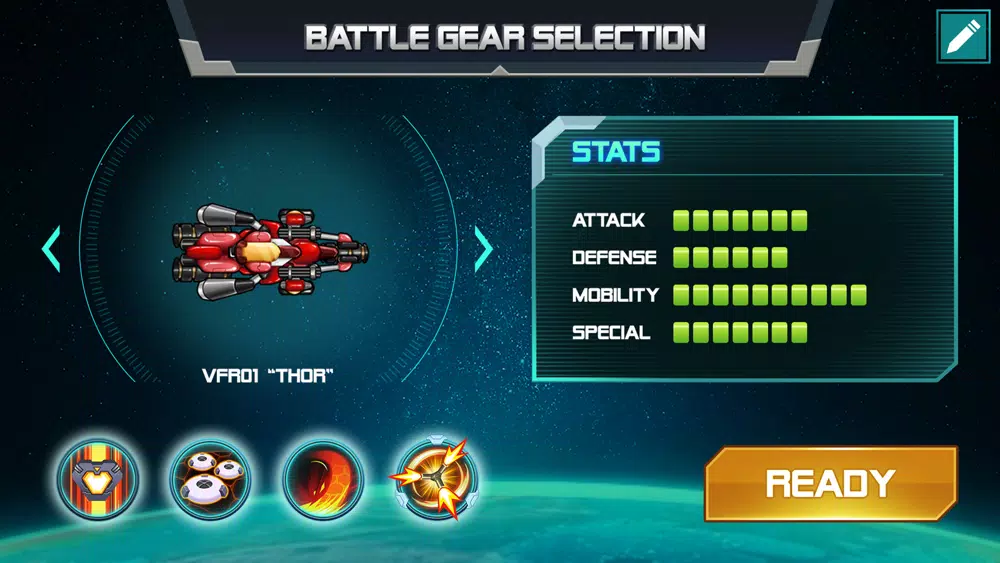Show the next ship with right arrow

(x=484, y=250)
